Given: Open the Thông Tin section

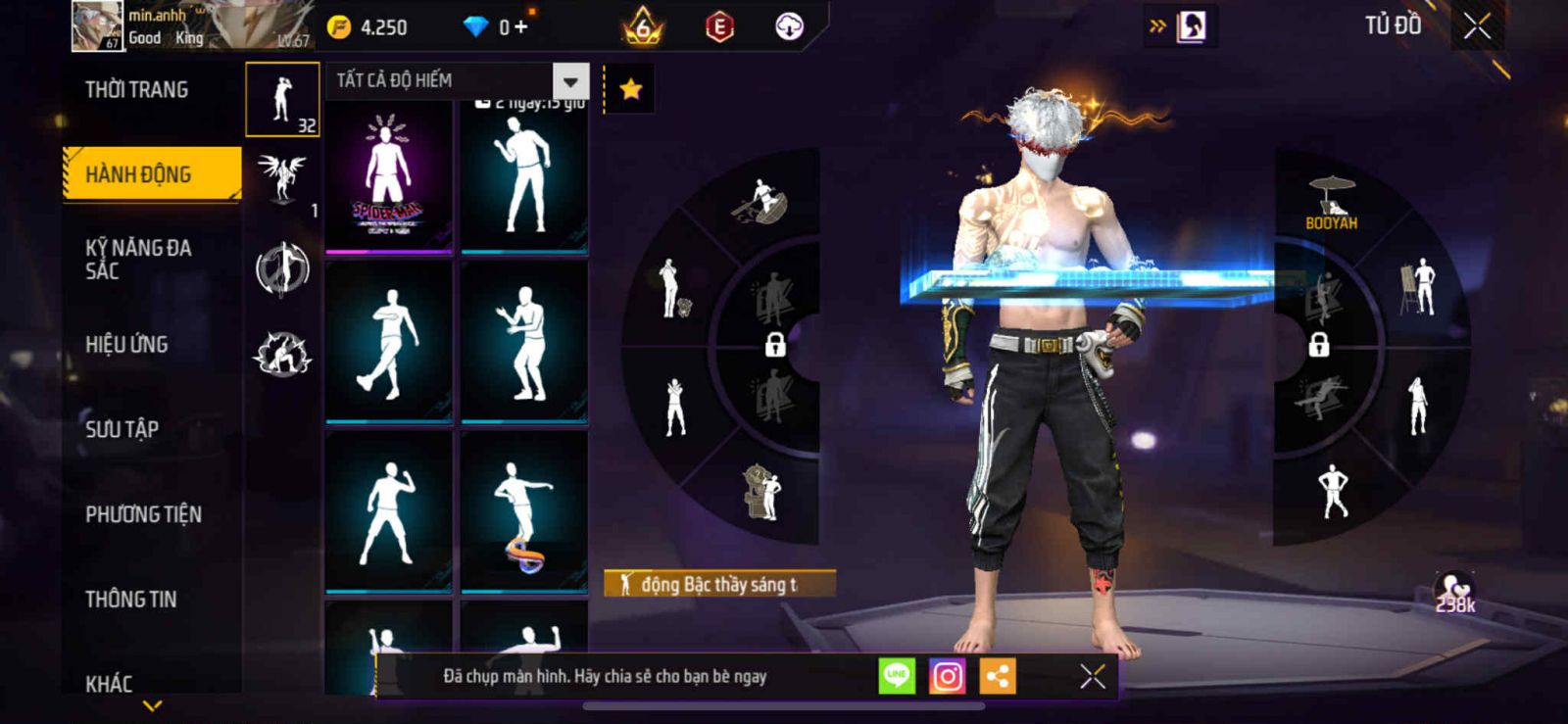Looking at the screenshot, I should click(130, 599).
